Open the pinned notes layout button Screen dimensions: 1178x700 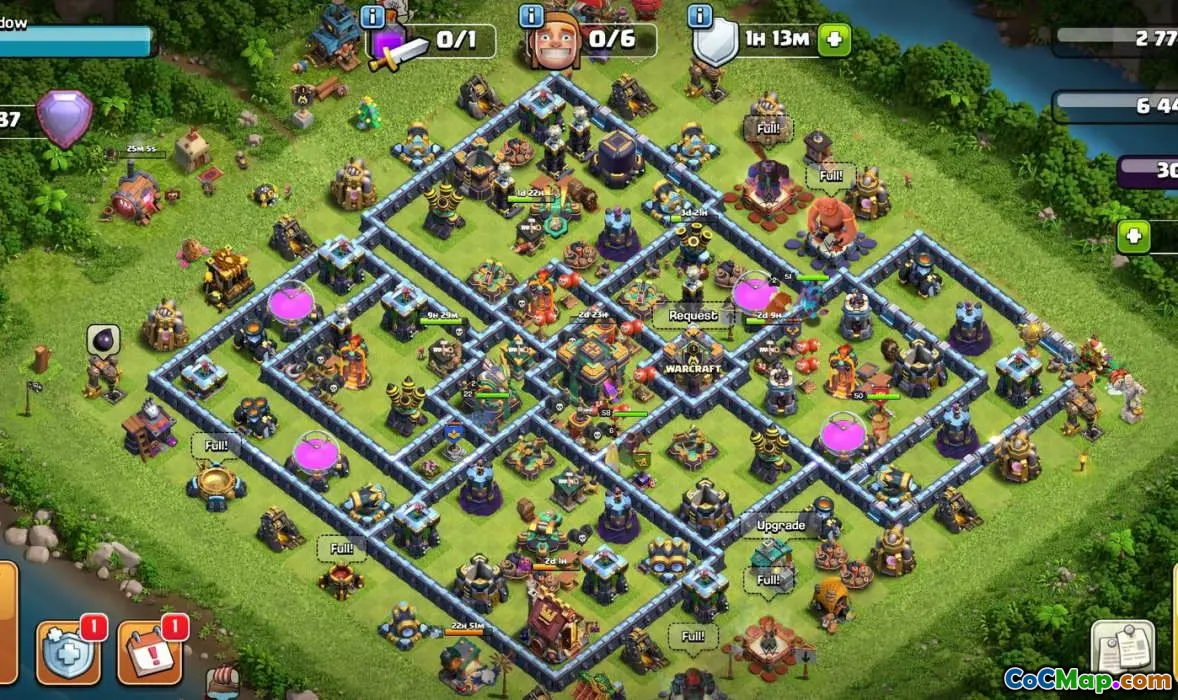click(x=1122, y=647)
